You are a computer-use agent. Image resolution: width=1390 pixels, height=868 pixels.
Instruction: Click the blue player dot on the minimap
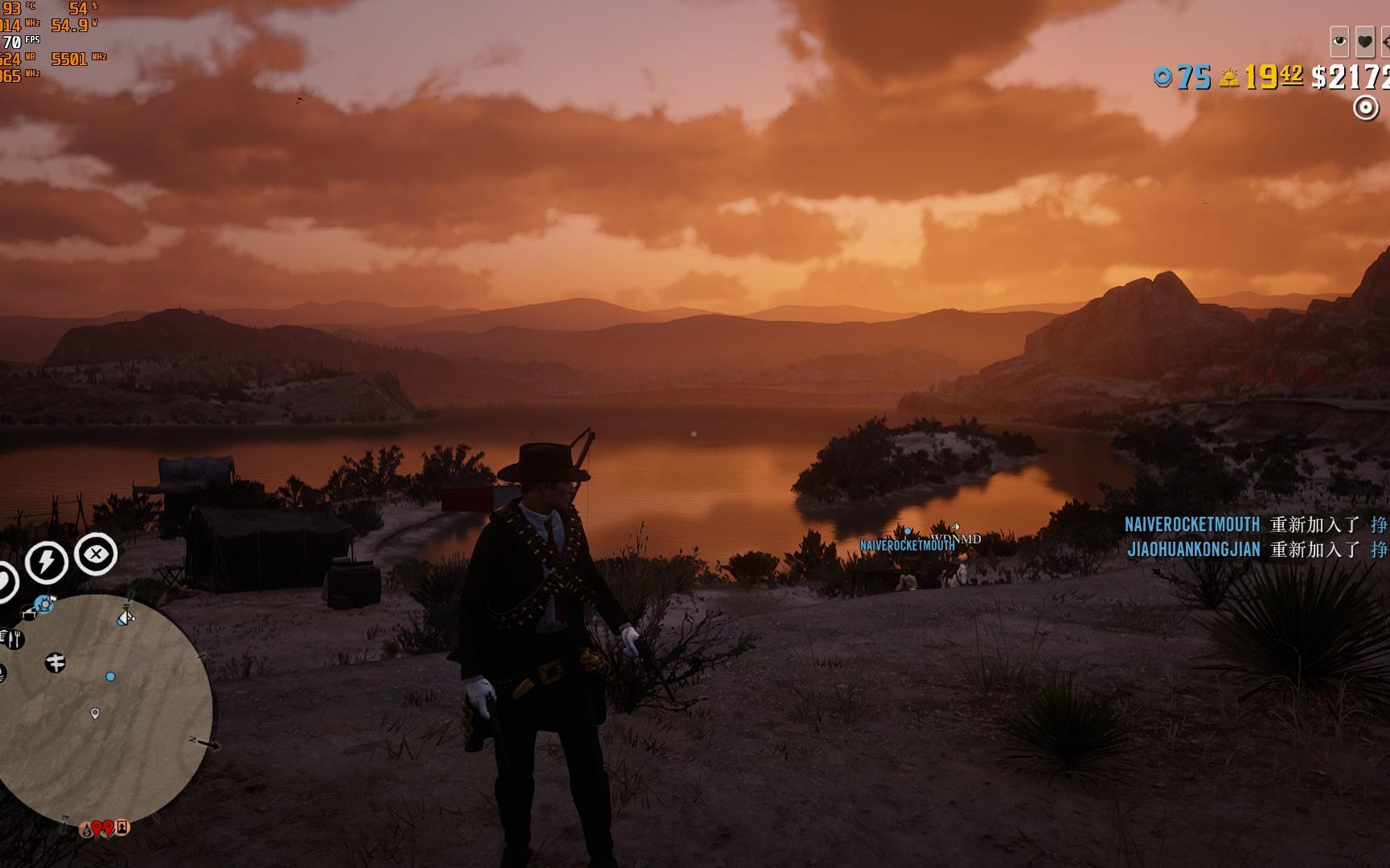coord(111,677)
